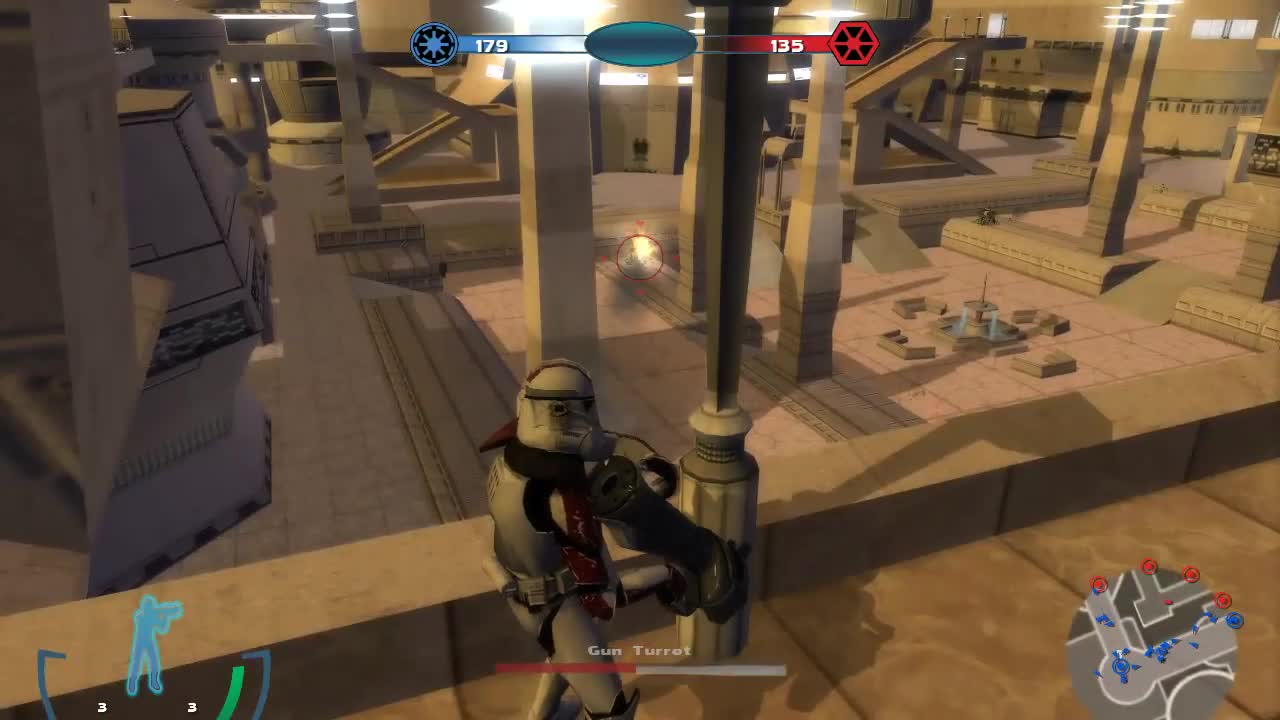Image resolution: width=1280 pixels, height=720 pixels.
Task: Click the red capture point dot on minimap
Action: pos(1168,602)
